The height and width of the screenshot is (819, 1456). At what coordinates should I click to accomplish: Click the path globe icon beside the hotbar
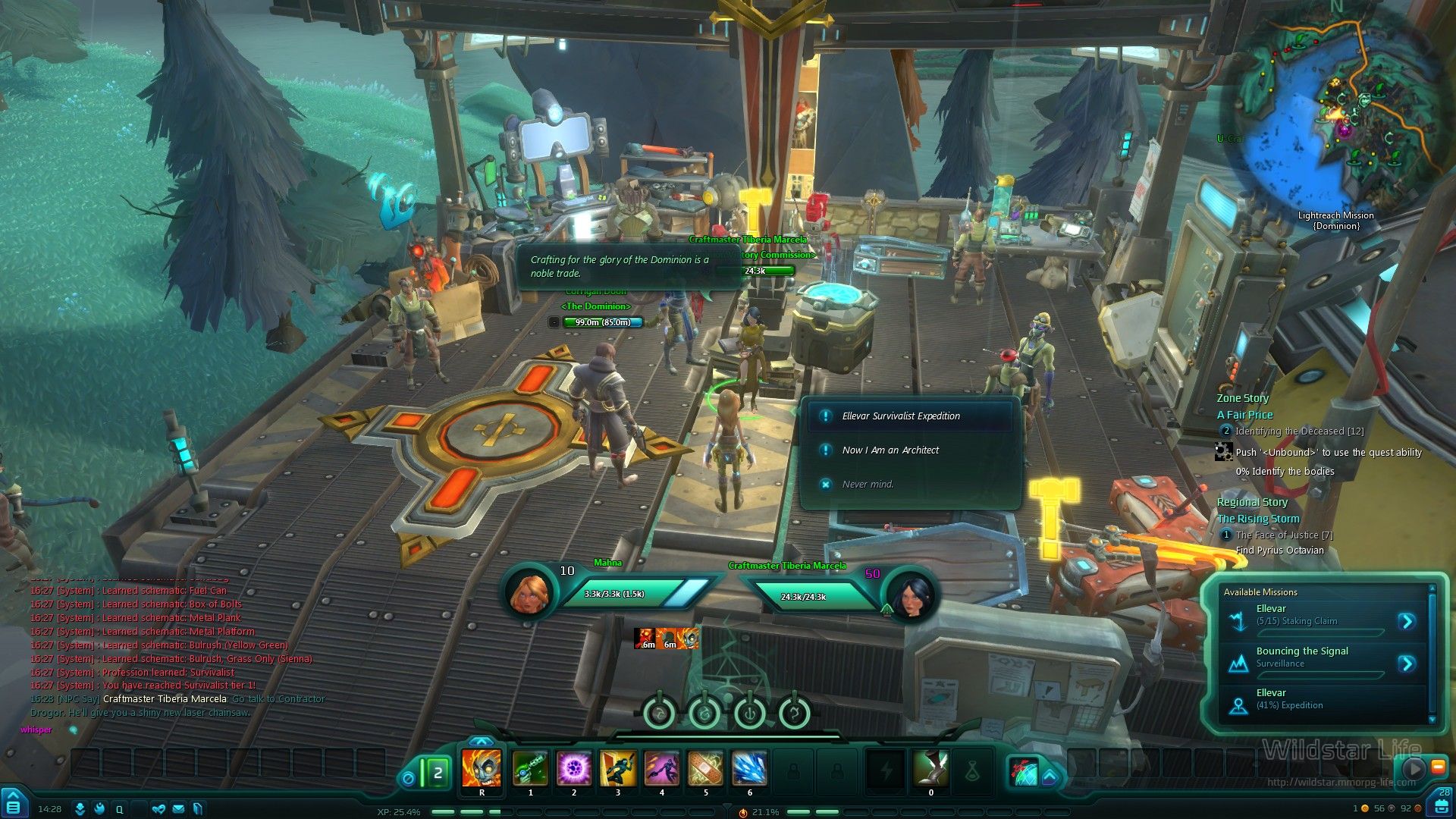pyautogui.click(x=1023, y=771)
